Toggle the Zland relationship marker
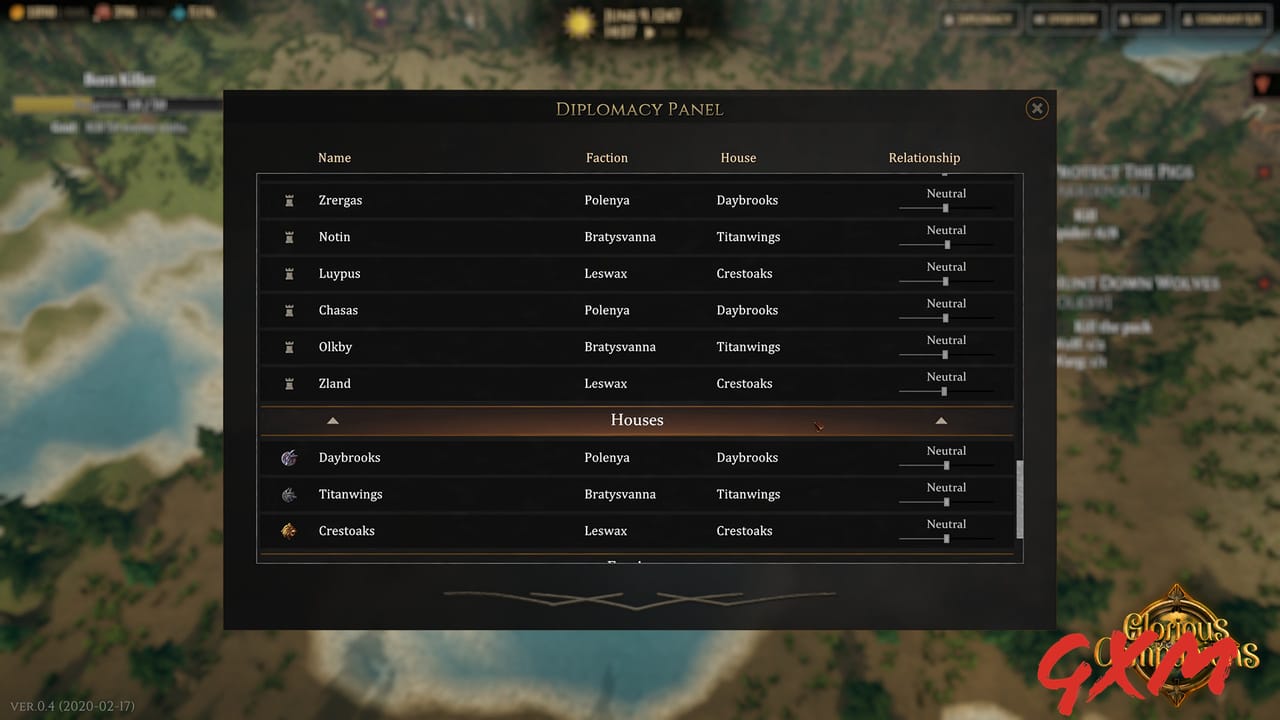The image size is (1280, 720). (945, 391)
